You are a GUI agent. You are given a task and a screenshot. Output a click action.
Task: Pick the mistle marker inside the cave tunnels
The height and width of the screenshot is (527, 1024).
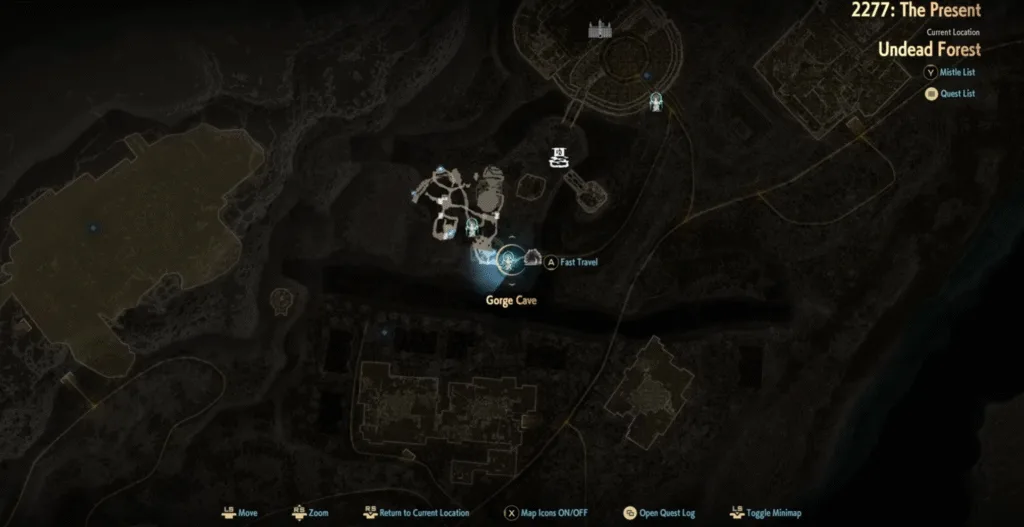470,229
